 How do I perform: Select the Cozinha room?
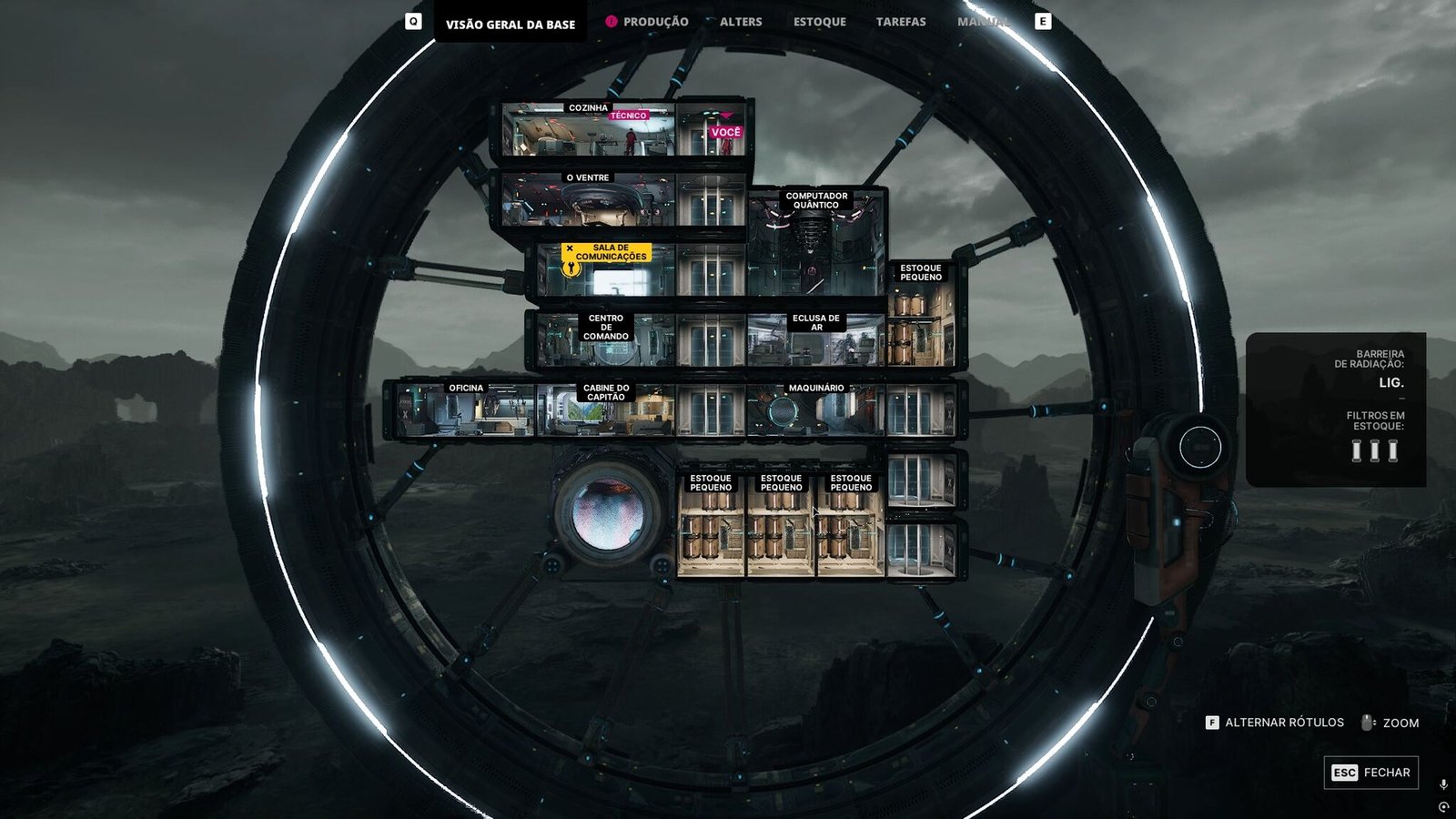(587, 134)
